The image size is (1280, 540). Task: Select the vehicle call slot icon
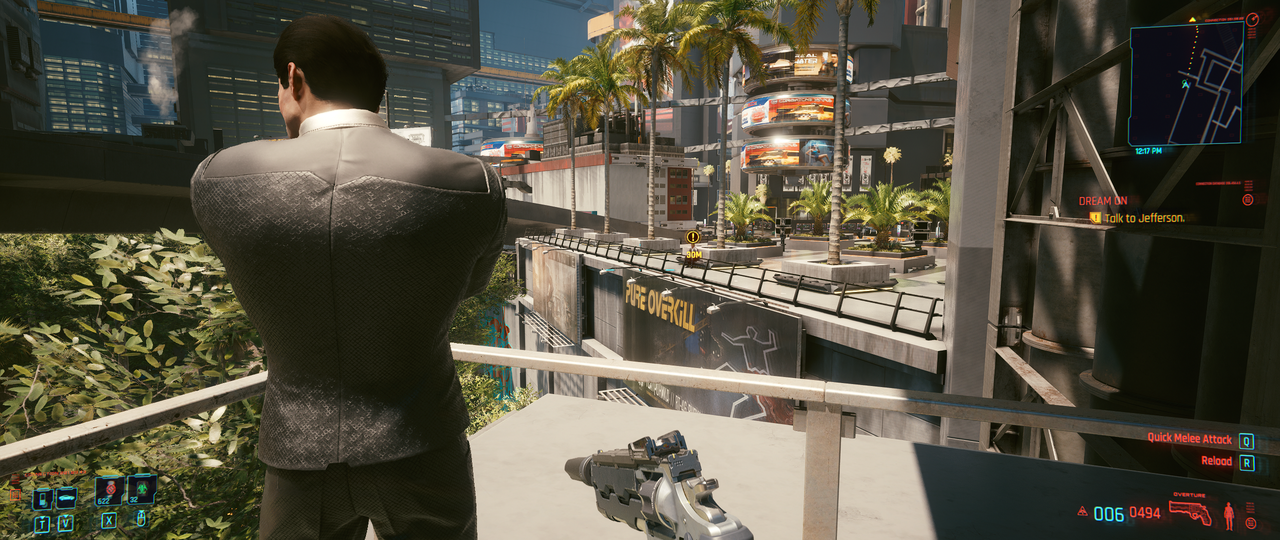pos(66,498)
